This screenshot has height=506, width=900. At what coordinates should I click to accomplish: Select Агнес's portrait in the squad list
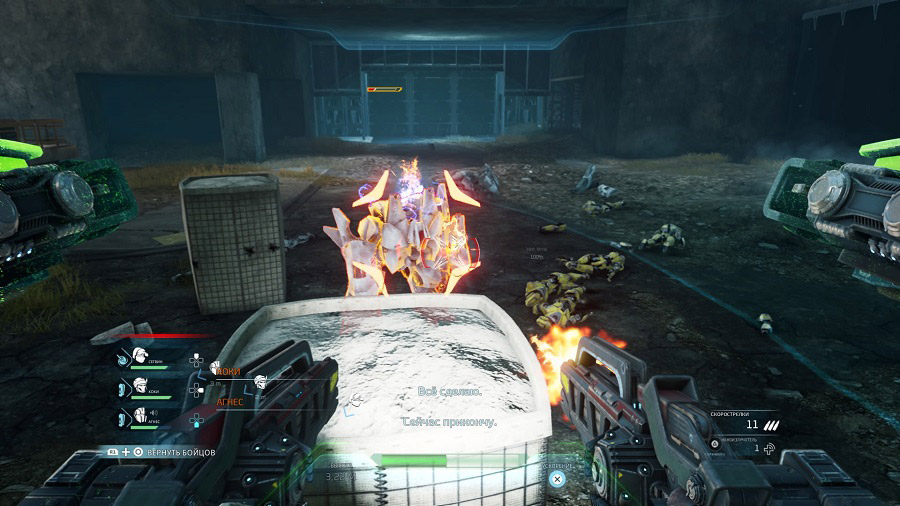pos(141,417)
